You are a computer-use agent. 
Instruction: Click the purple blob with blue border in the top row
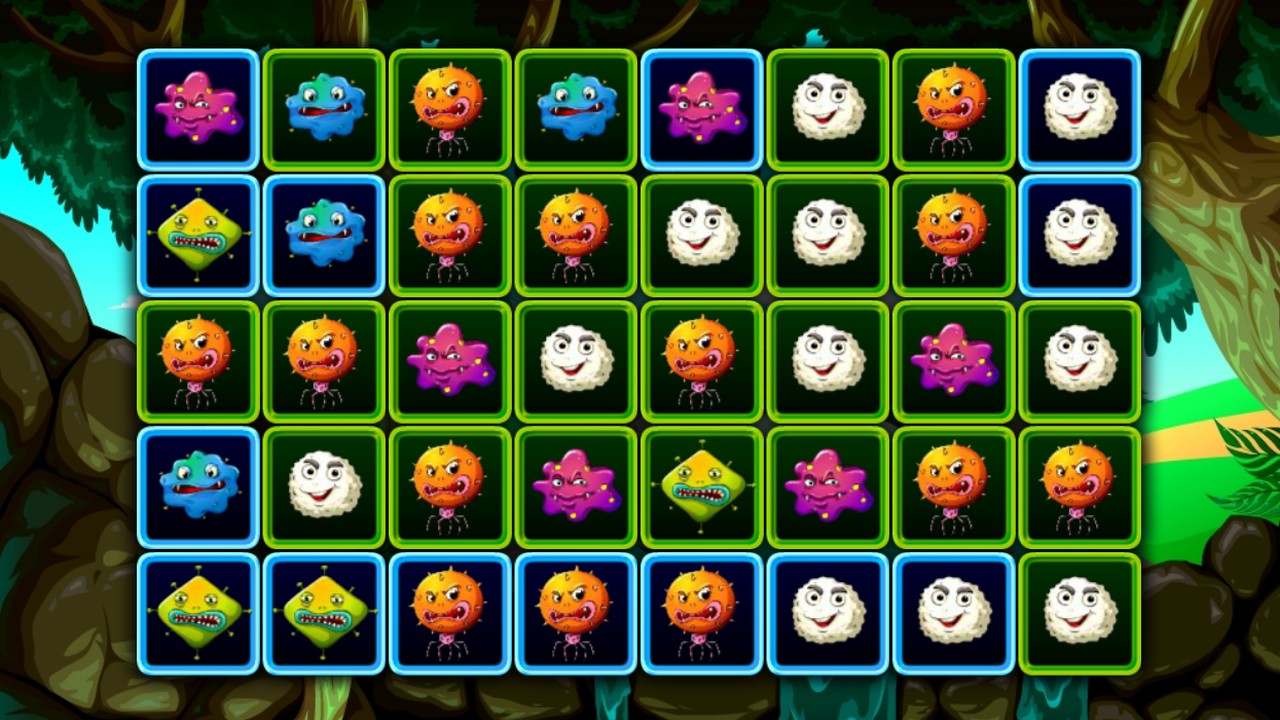[701, 110]
